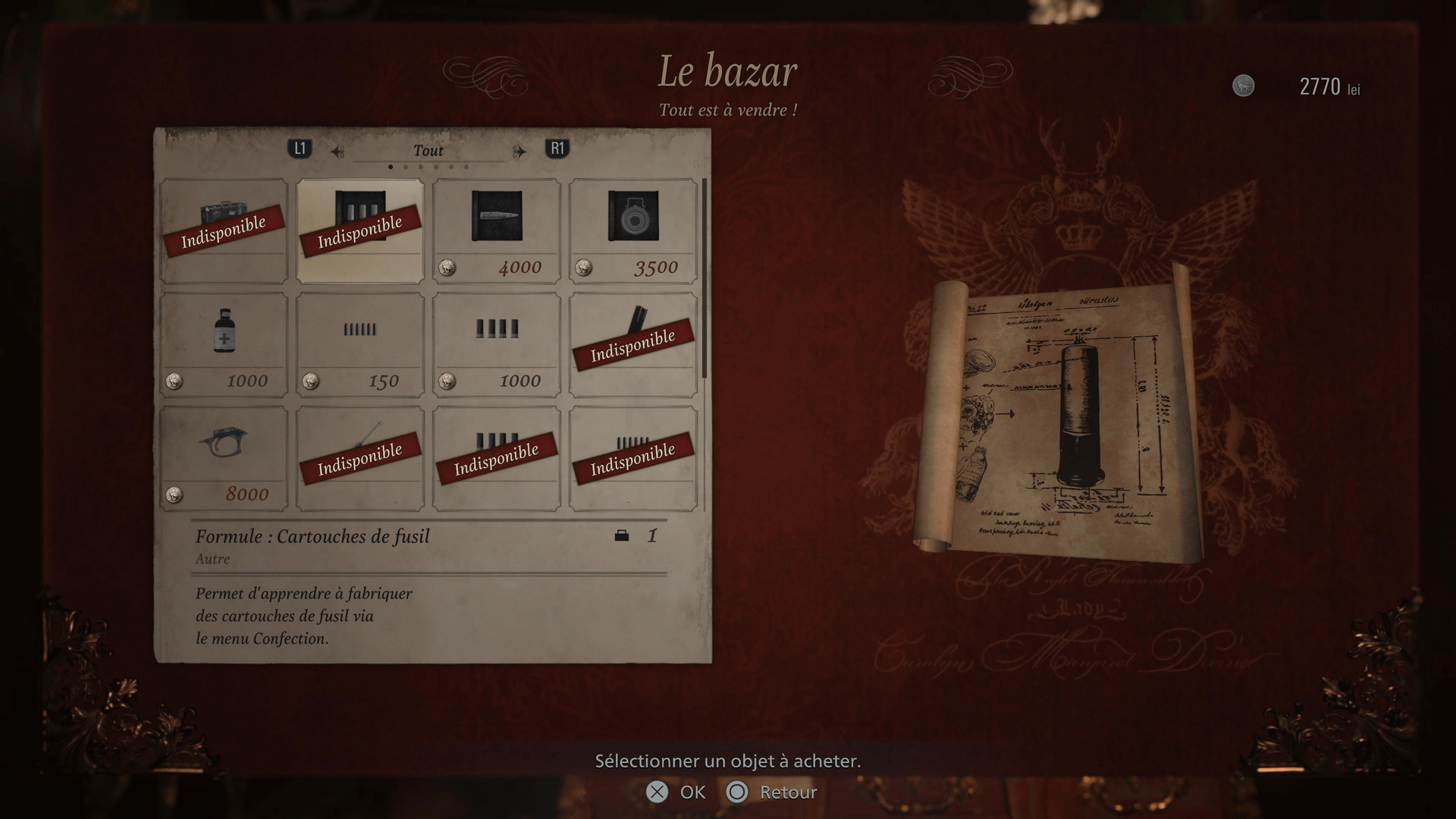Select the highlighted shotgun shell formula slot

(x=360, y=231)
